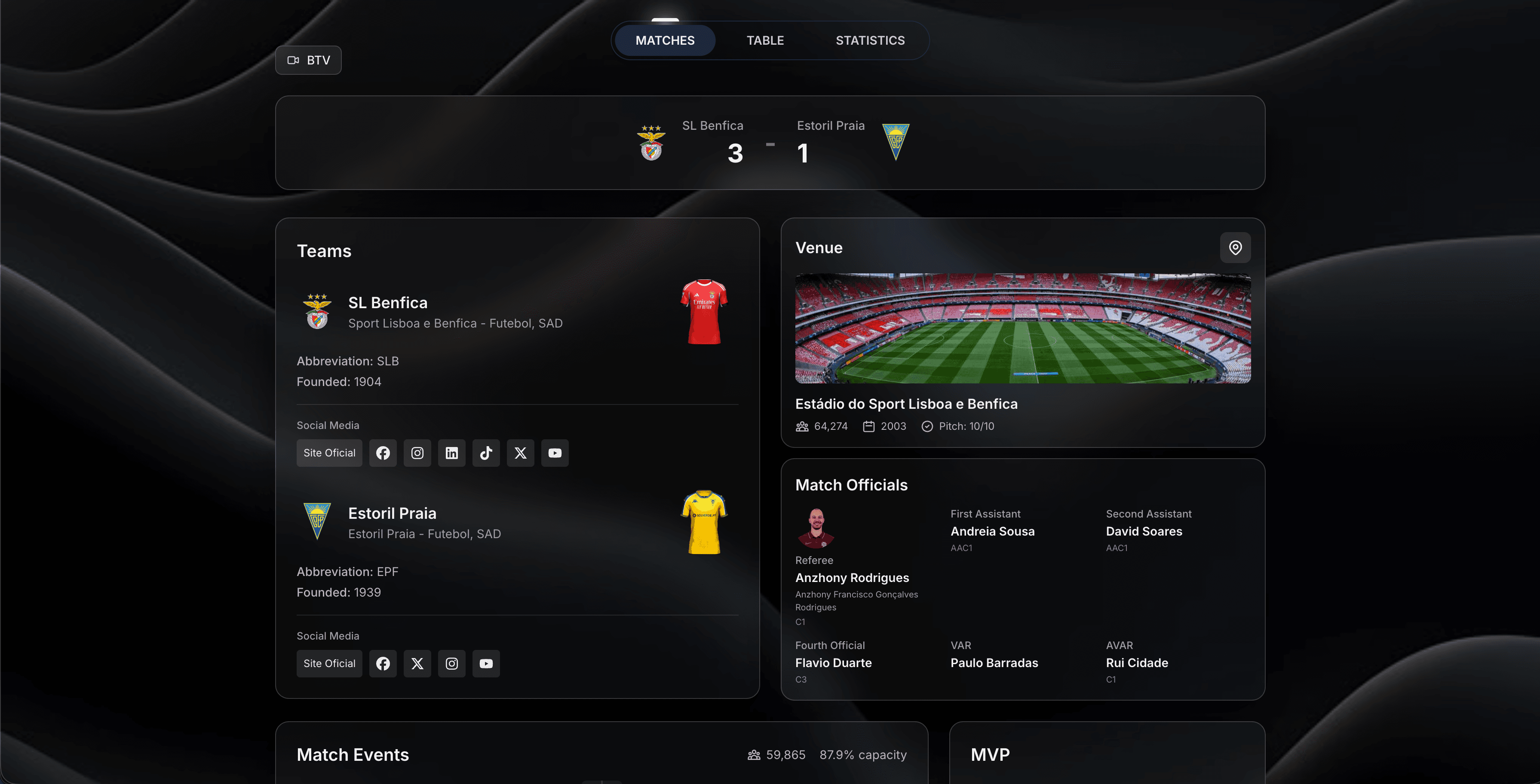Toggle Estoril Praia's Instagram link active
Viewport: 1540px width, 784px height.
click(451, 663)
